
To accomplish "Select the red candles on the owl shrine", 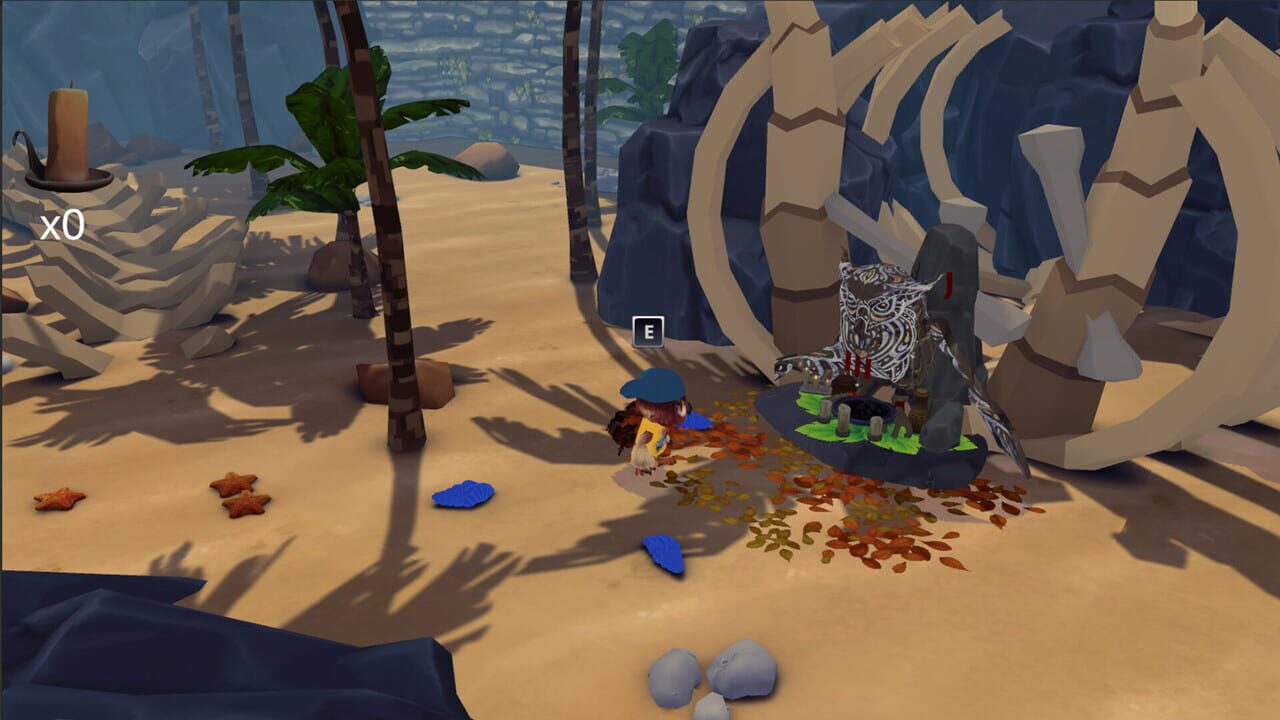I will click(x=859, y=365).
